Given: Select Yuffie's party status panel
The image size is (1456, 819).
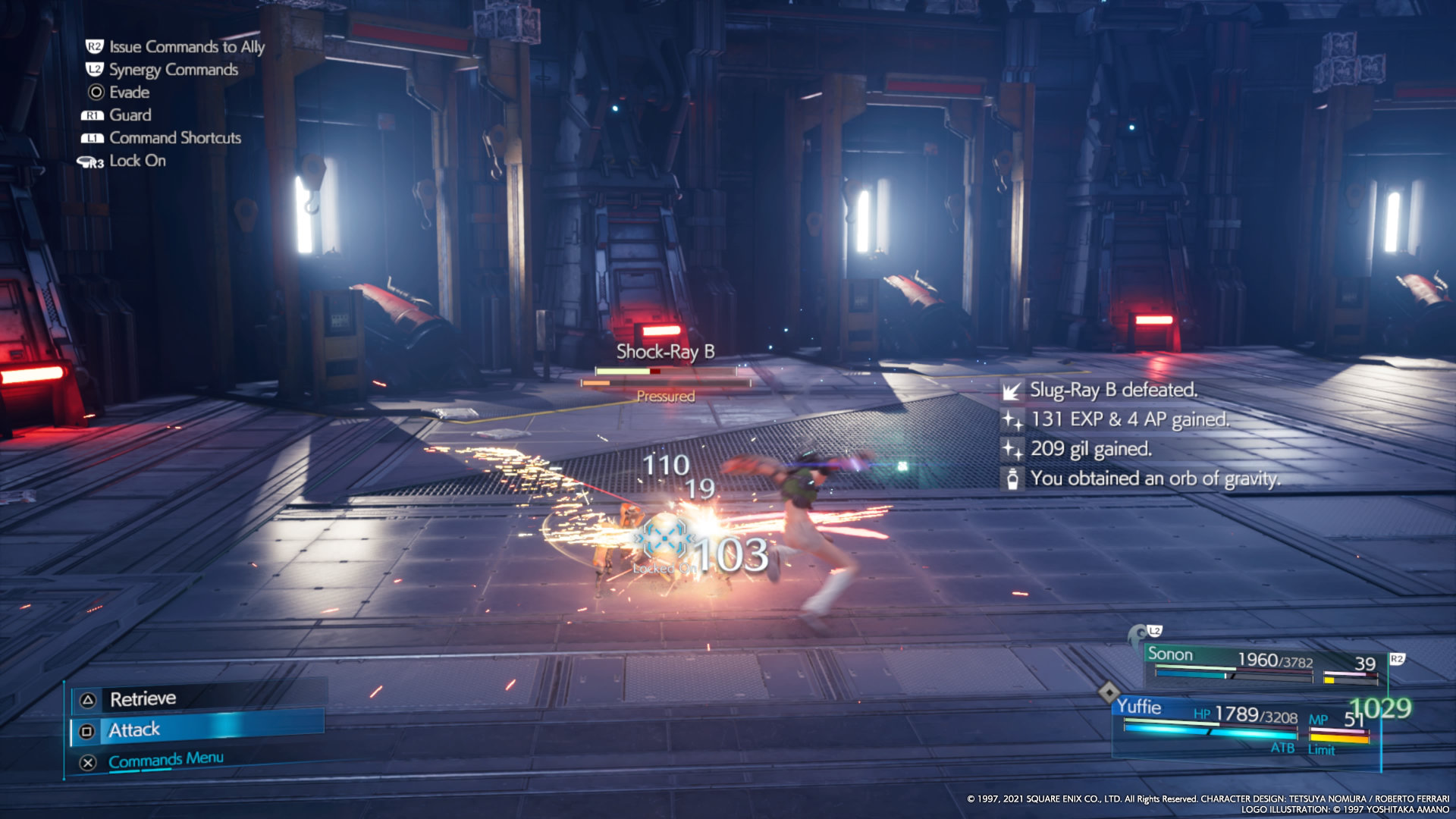Looking at the screenshot, I should click(x=1244, y=725).
